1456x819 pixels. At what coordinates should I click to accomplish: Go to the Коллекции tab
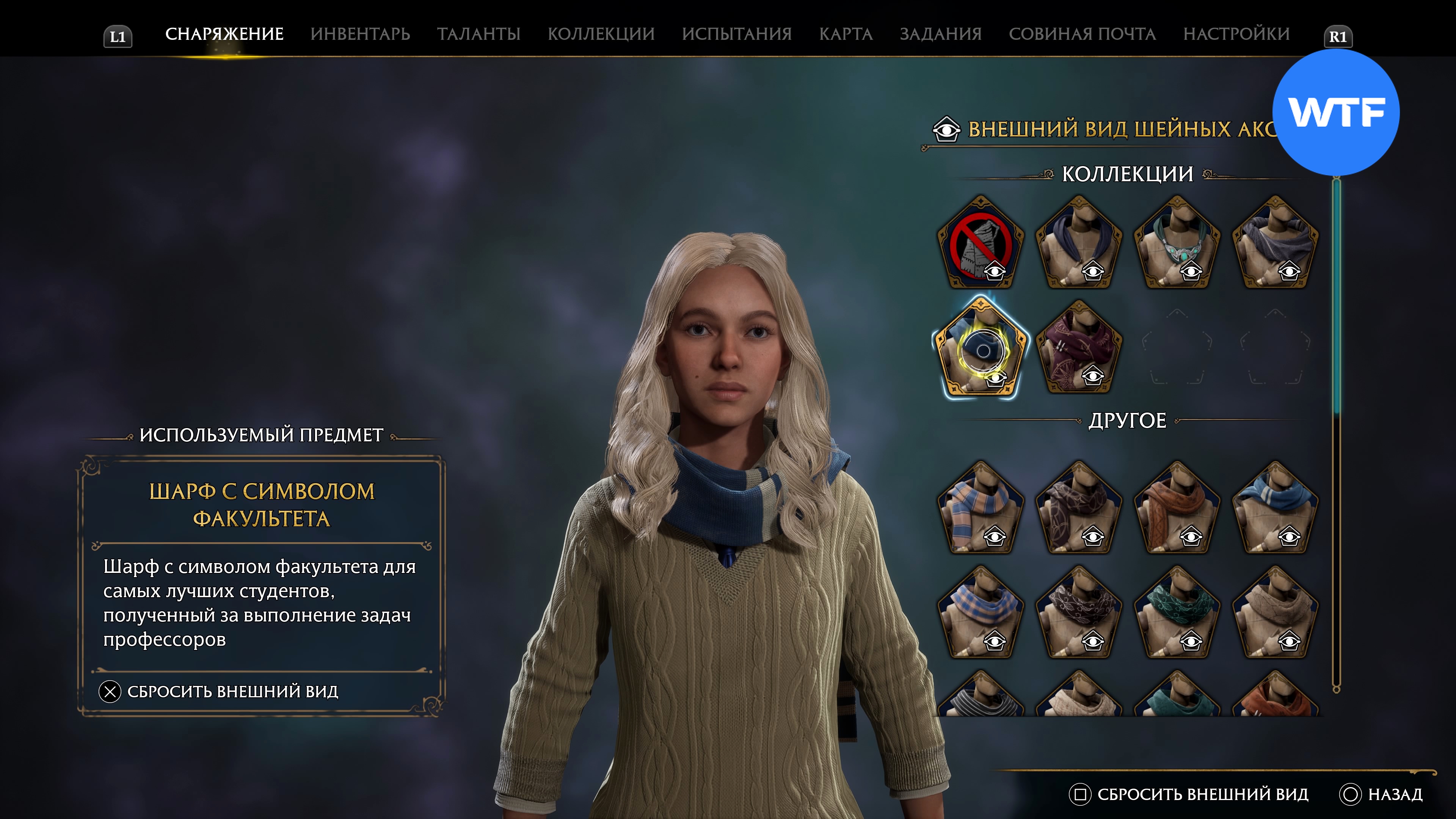click(x=601, y=34)
